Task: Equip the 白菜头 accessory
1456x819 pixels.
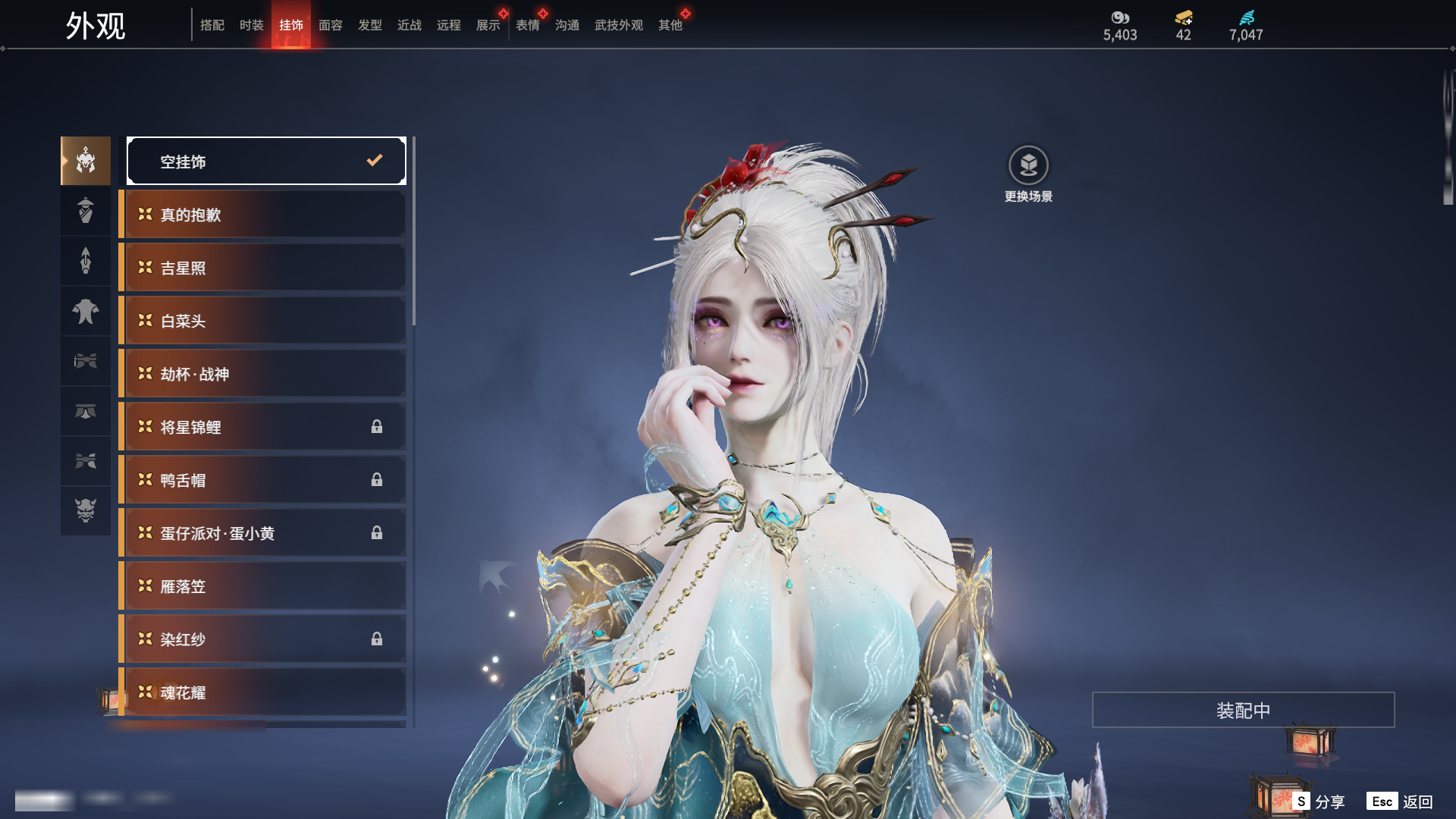Action: pyautogui.click(x=262, y=321)
